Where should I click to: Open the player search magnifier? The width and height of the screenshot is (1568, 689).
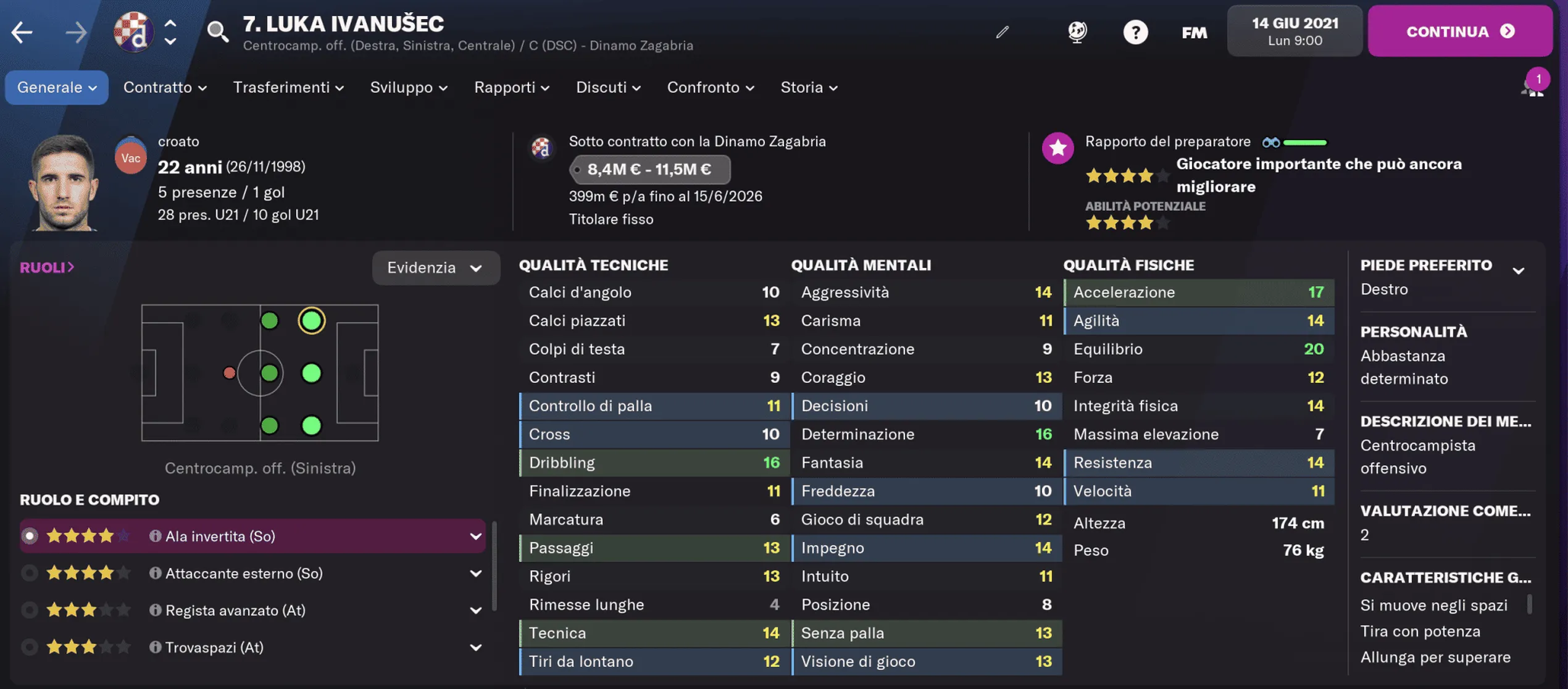216,31
